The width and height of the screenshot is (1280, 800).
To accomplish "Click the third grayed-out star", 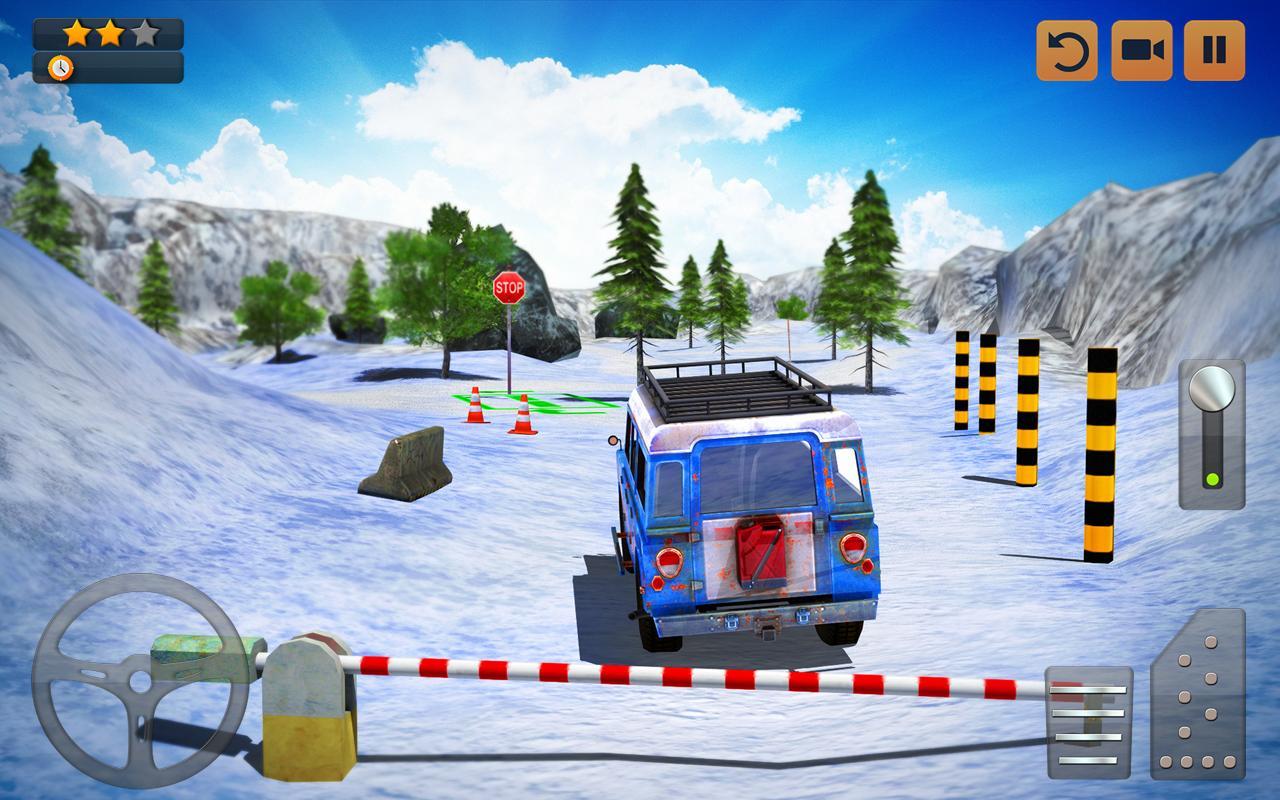I will coord(146,31).
